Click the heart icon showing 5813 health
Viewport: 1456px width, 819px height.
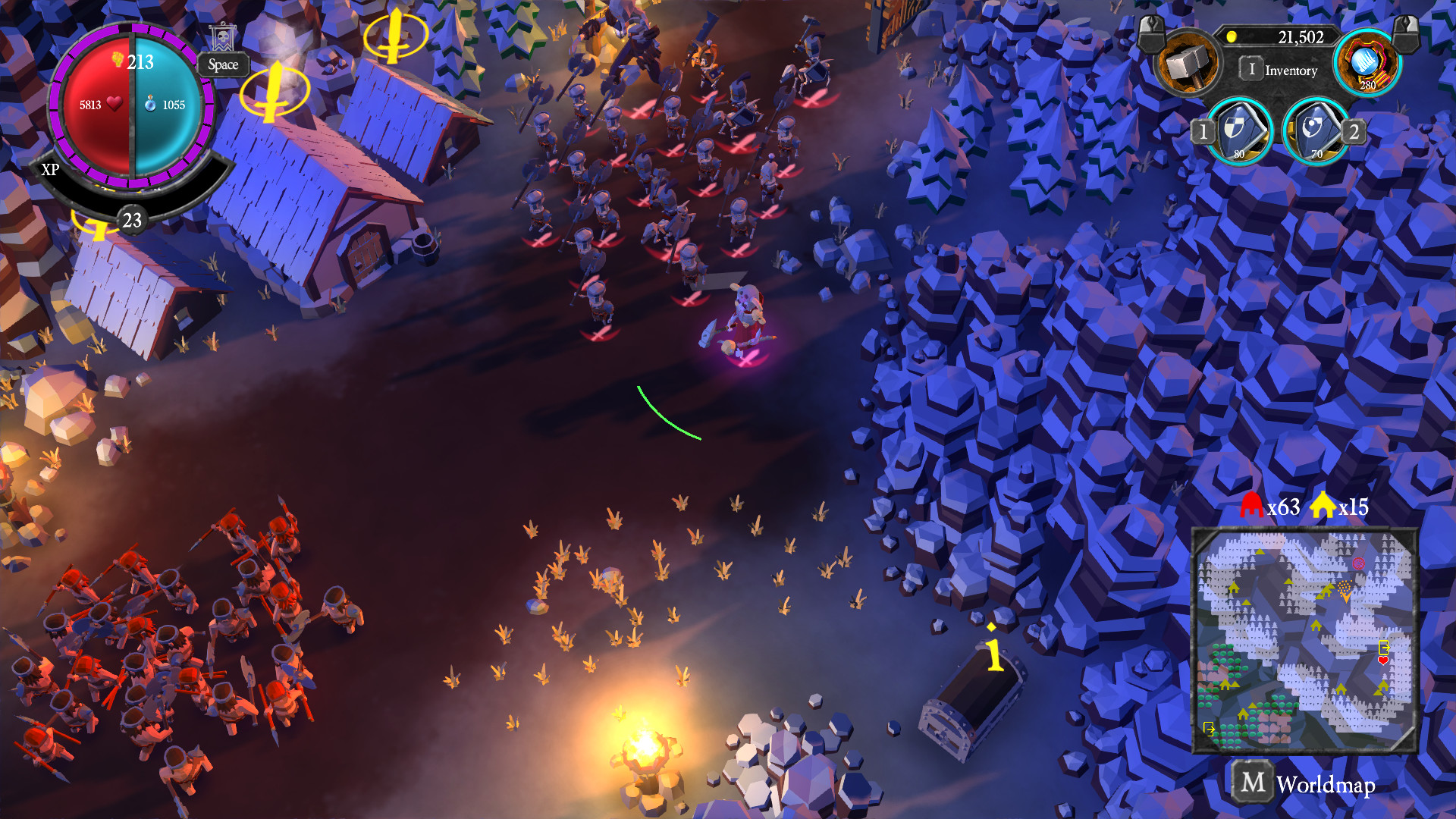pos(114,104)
